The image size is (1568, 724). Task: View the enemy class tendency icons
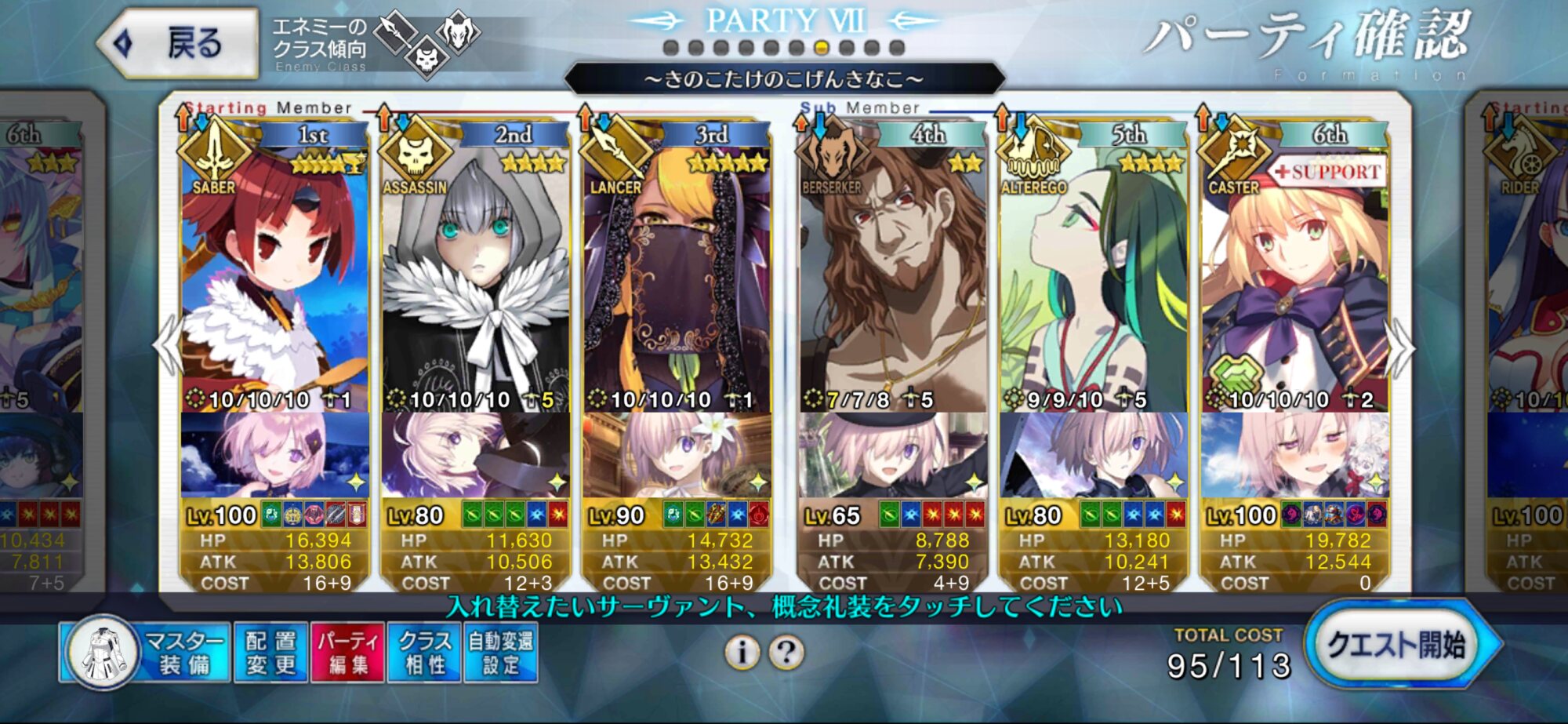pyautogui.click(x=427, y=43)
